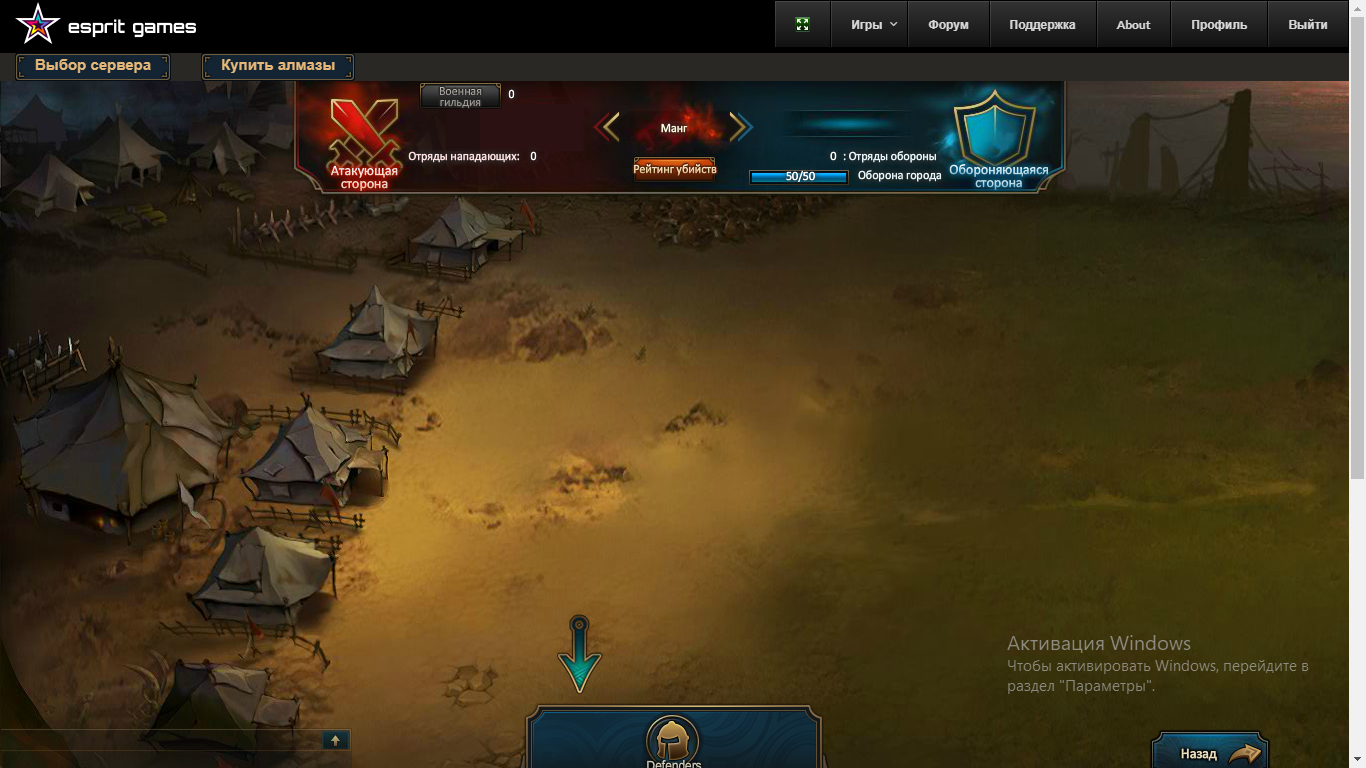Show the Рейтинг убийств kill ranking

coord(675,169)
